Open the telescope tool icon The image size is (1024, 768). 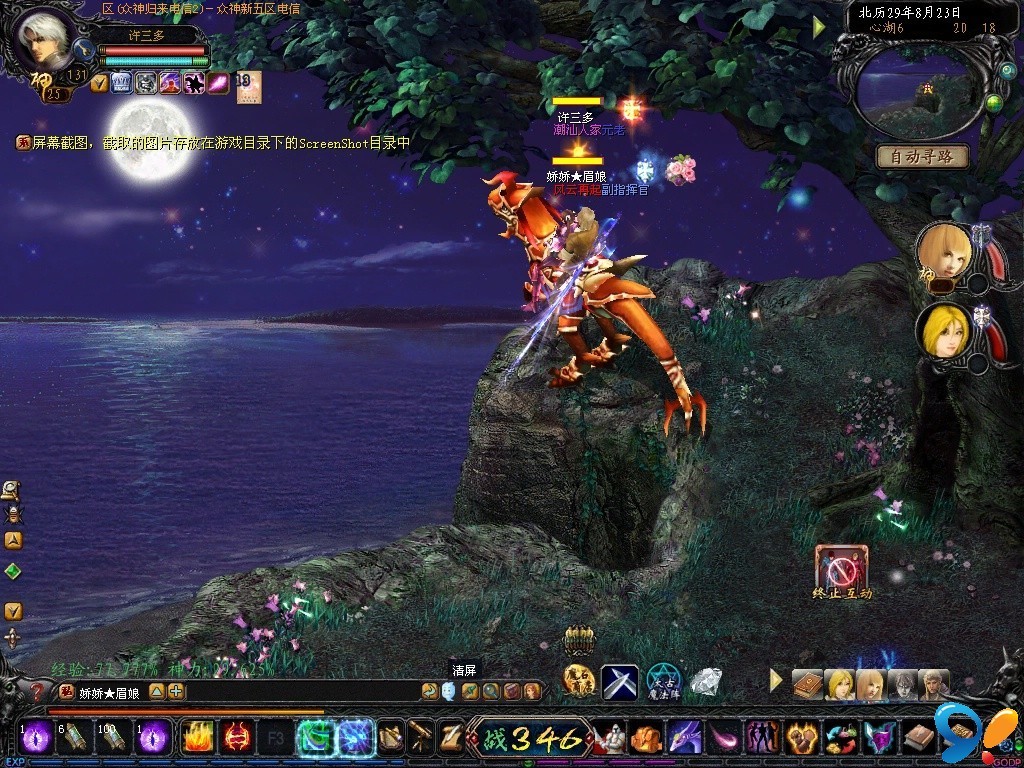pyautogui.click(x=421, y=738)
